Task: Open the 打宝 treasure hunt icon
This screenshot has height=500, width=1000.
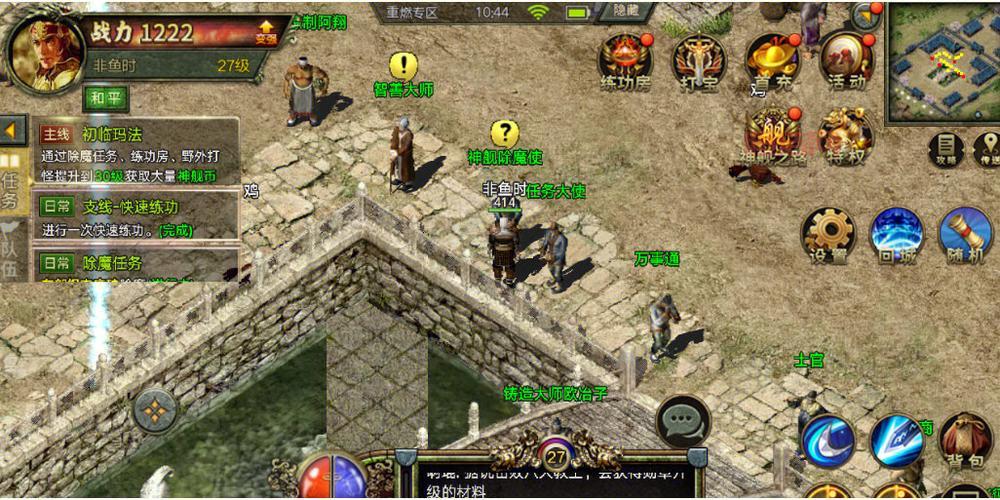Action: (x=697, y=61)
